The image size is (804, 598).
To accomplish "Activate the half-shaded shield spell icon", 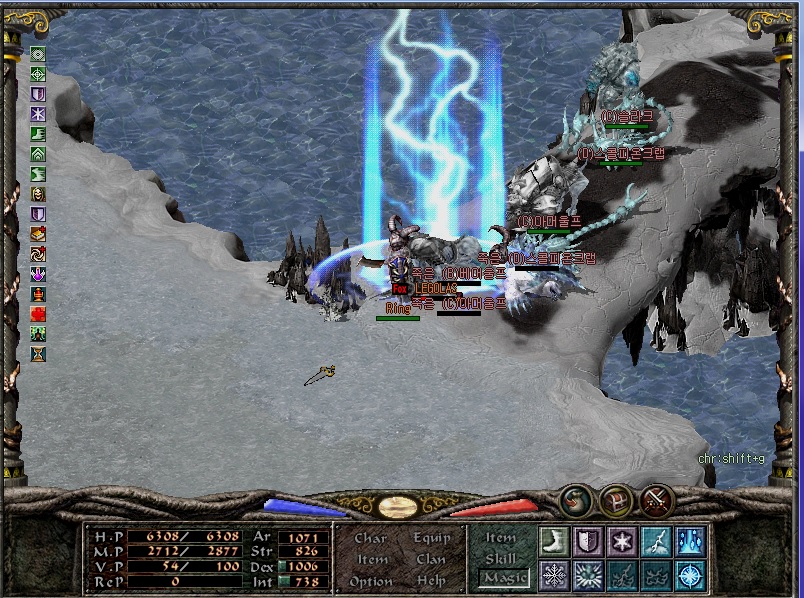I will tap(587, 541).
